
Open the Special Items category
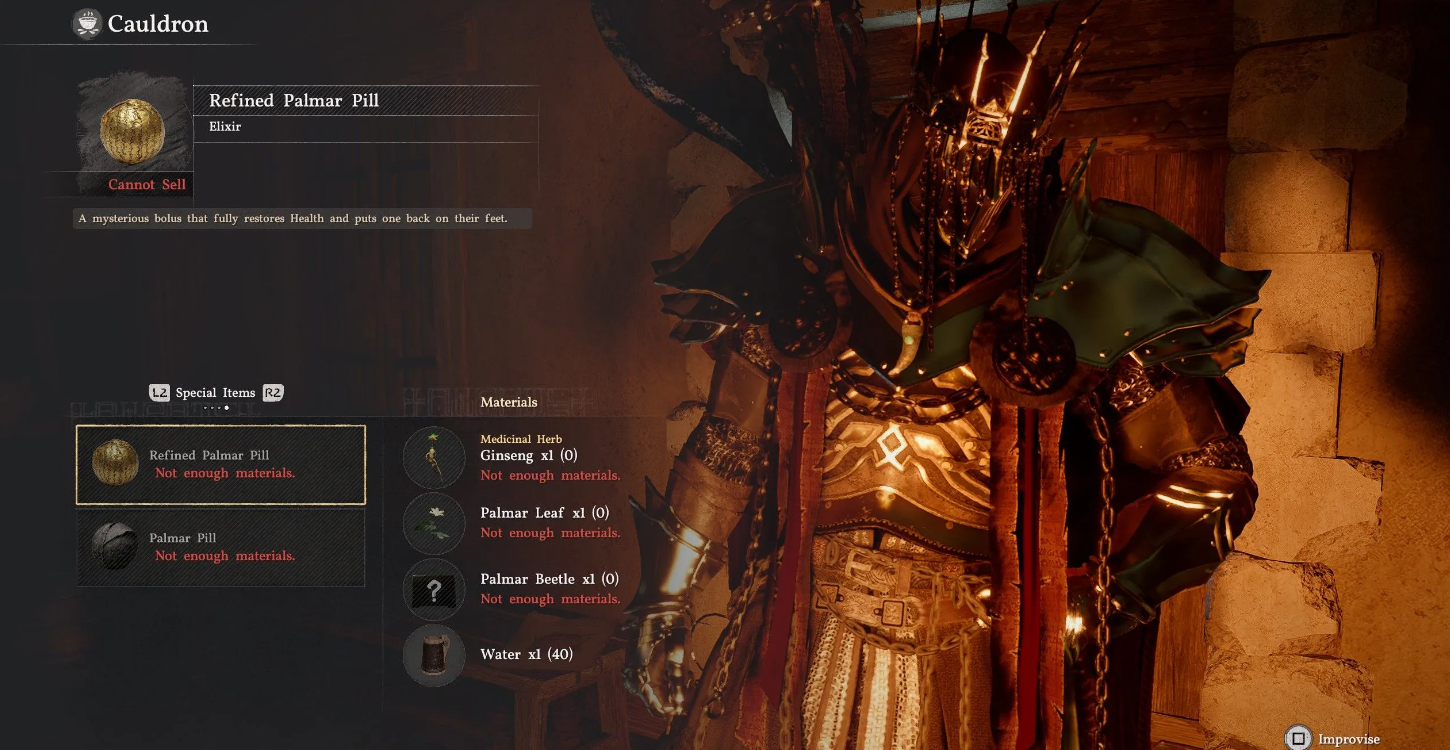pos(215,393)
